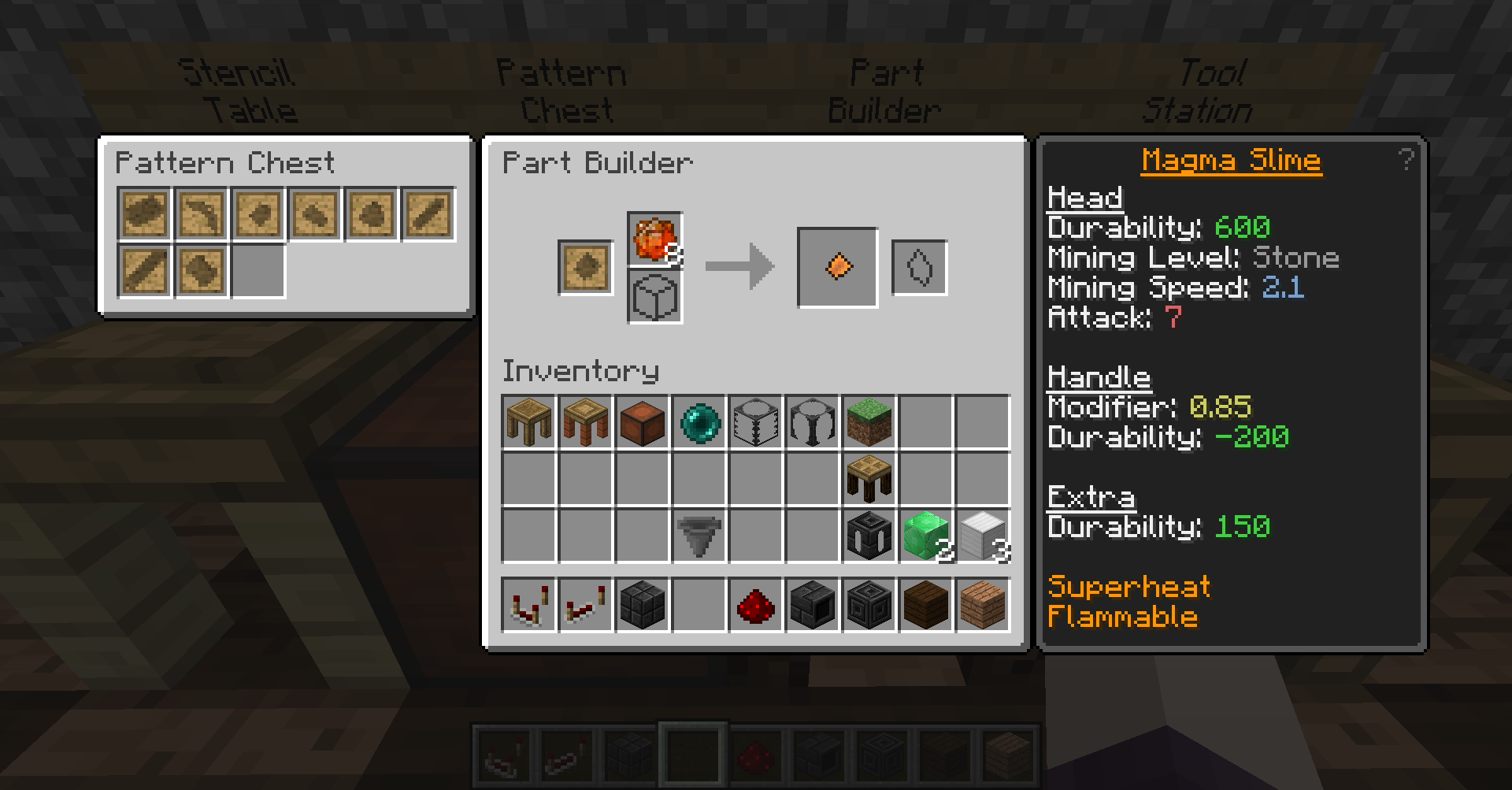Screen dimensions: 1512x790
Task: Click the empty second material slot
Action: coord(654,297)
